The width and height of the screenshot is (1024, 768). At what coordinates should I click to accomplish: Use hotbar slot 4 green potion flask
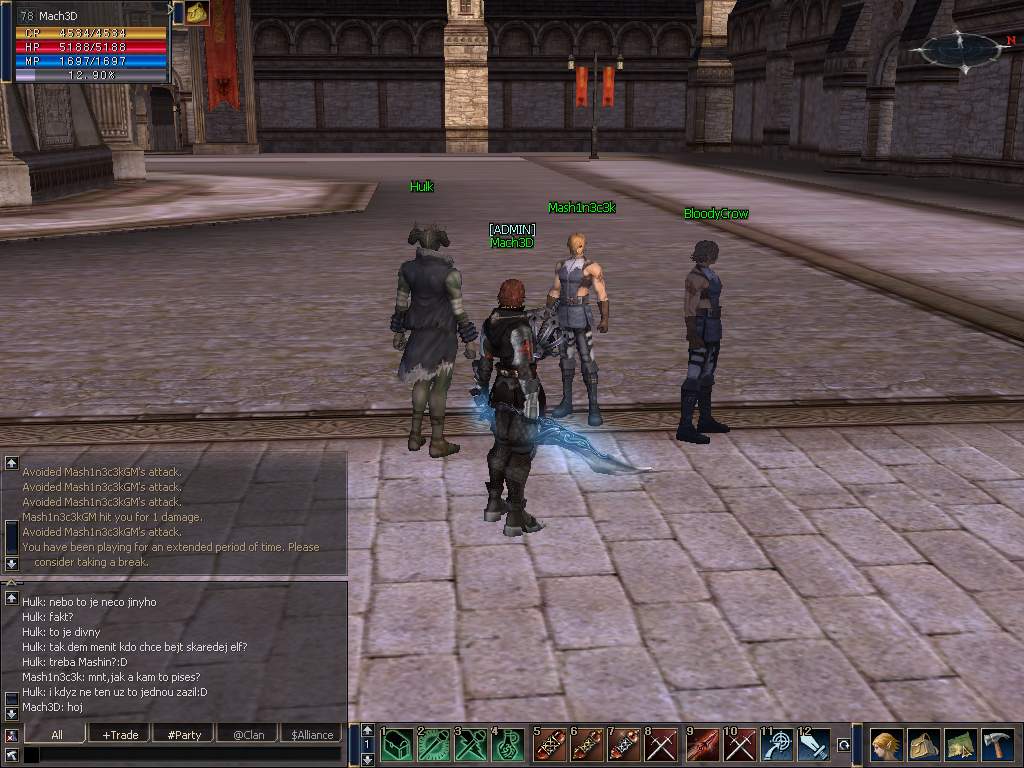(507, 745)
